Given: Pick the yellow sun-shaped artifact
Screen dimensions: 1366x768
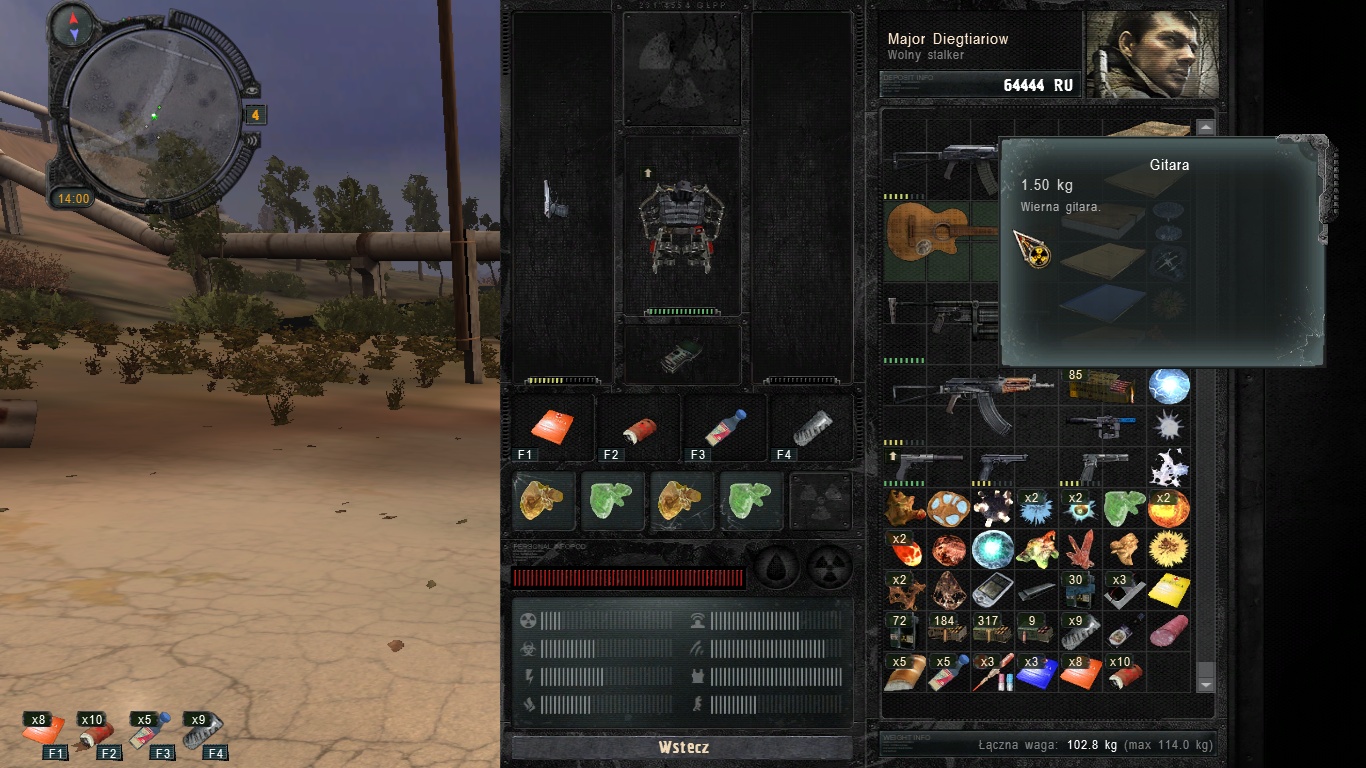Looking at the screenshot, I should pos(1168,548).
